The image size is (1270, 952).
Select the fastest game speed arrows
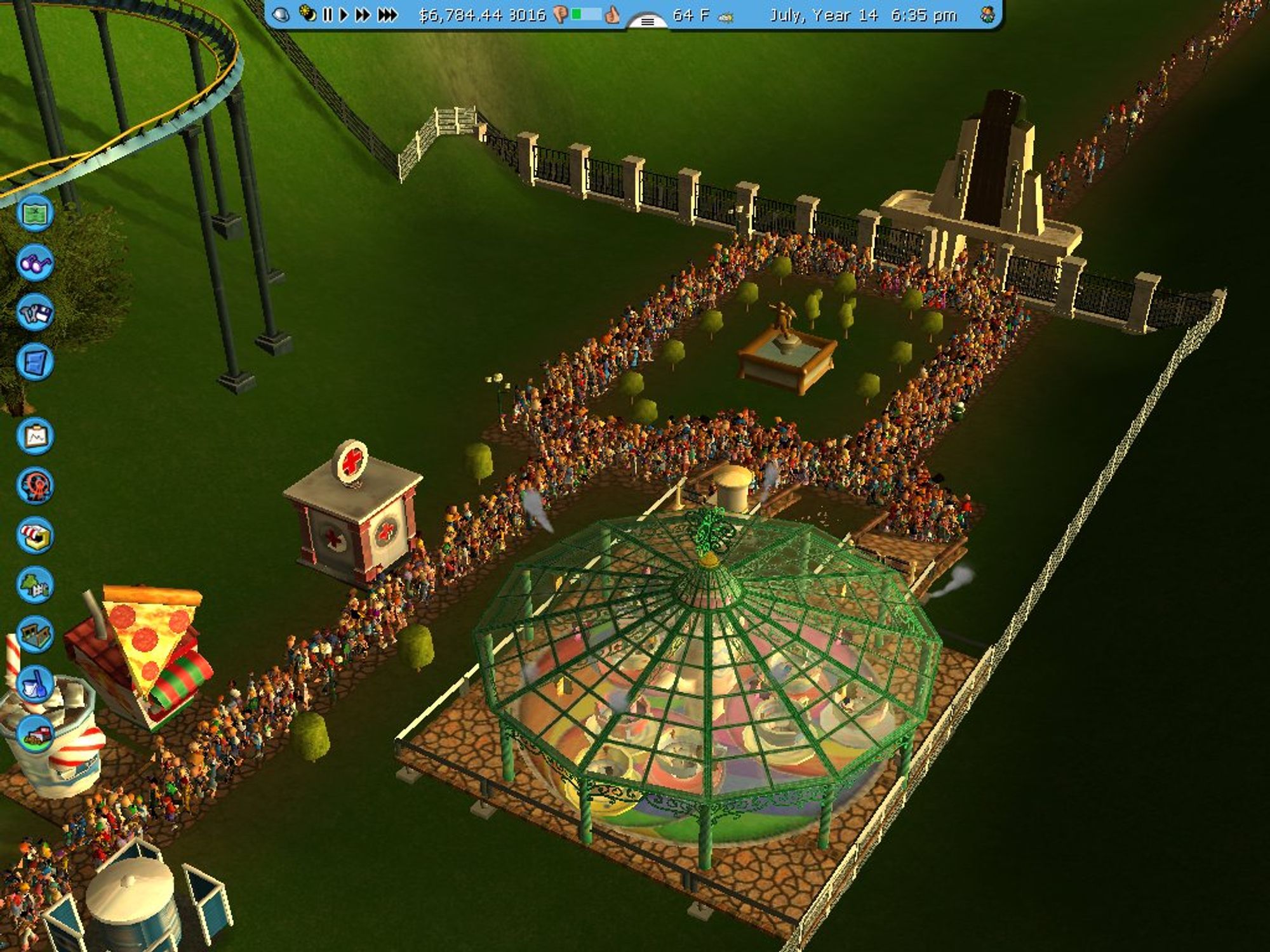click(386, 14)
